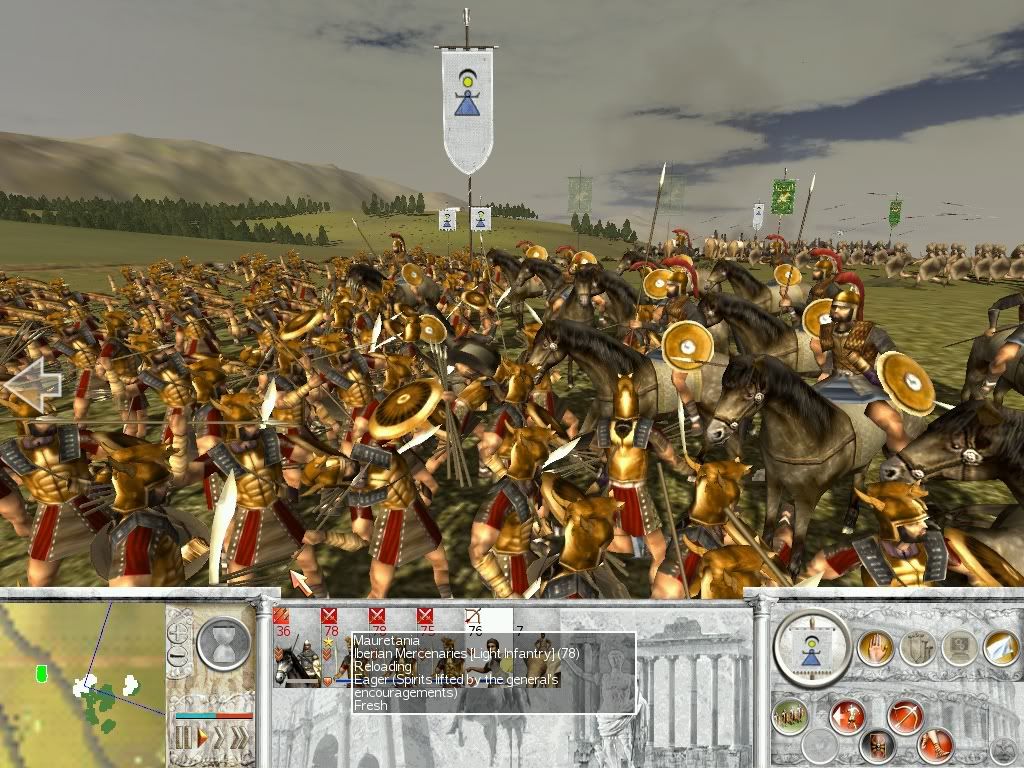Viewport: 1024px width, 768px height.
Task: Set the triple-arrow fastest battle speed
Action: point(241,738)
